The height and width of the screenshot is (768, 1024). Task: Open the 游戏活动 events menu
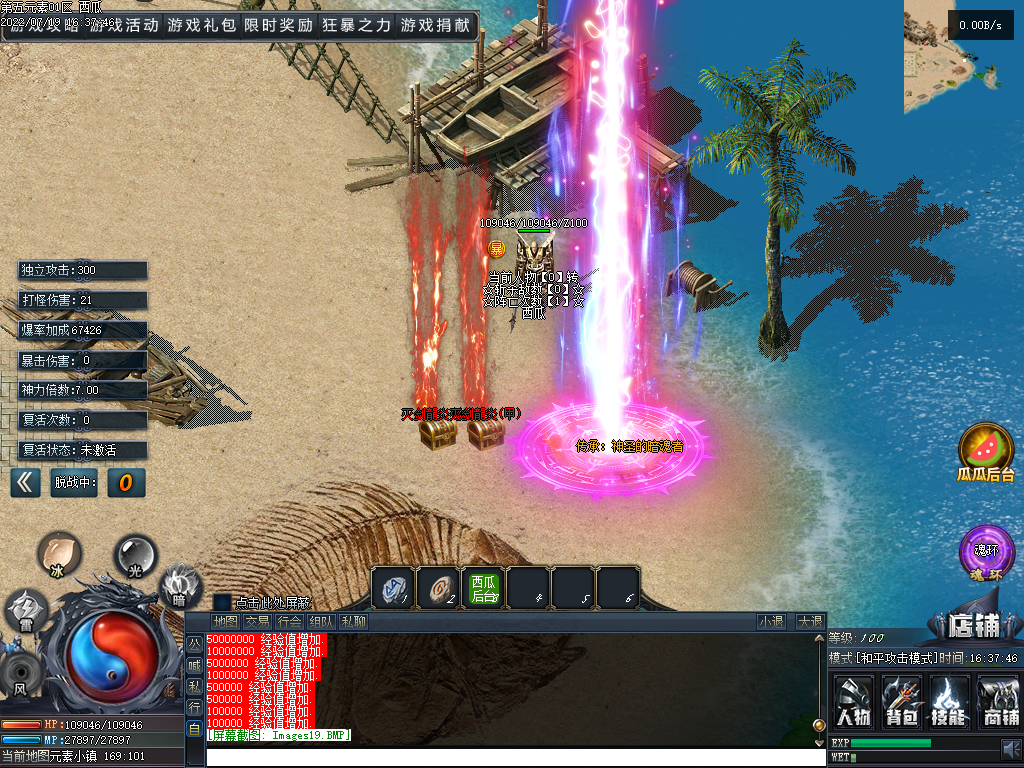[123, 25]
